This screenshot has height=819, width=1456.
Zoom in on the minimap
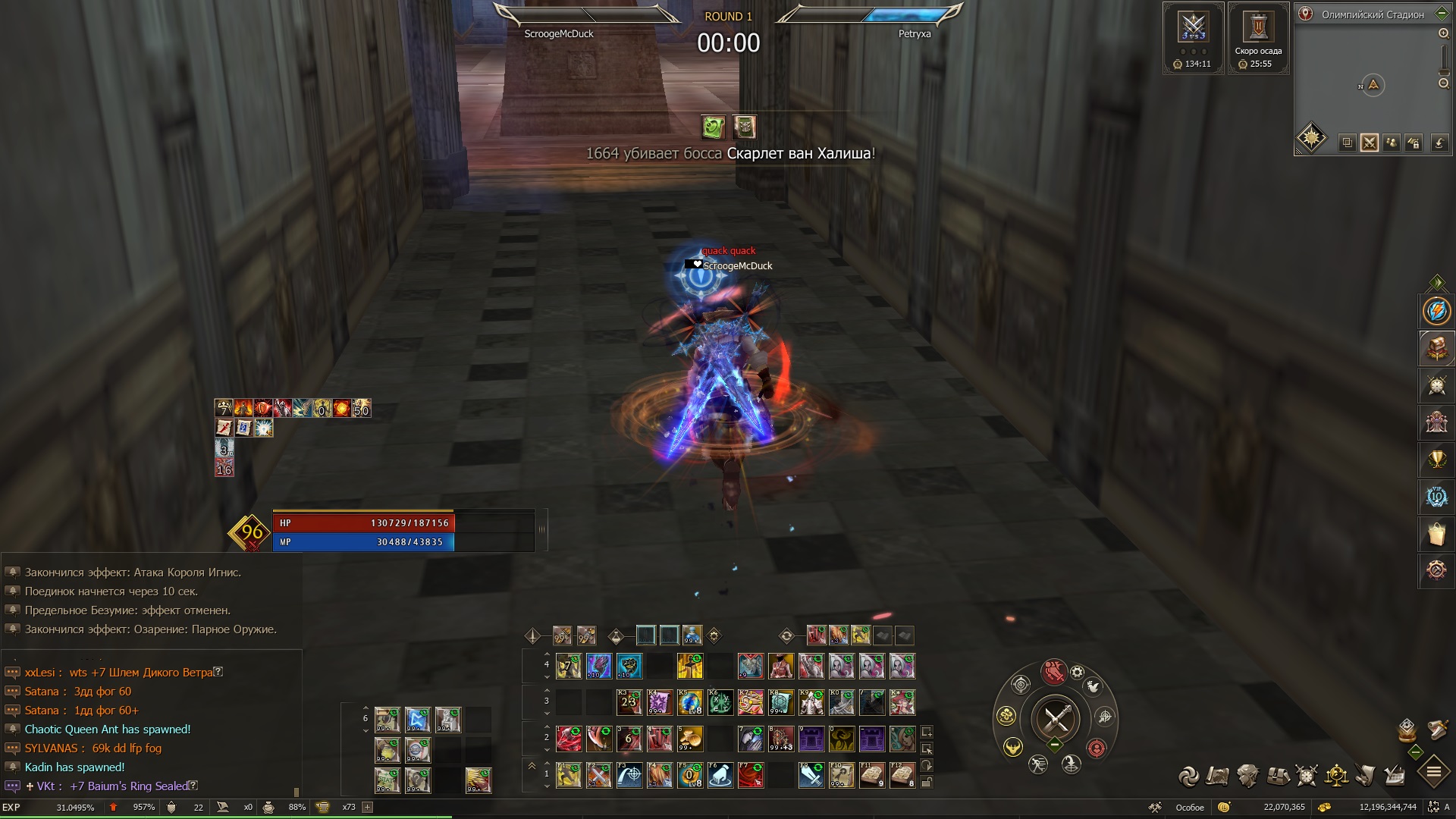pos(1444,33)
